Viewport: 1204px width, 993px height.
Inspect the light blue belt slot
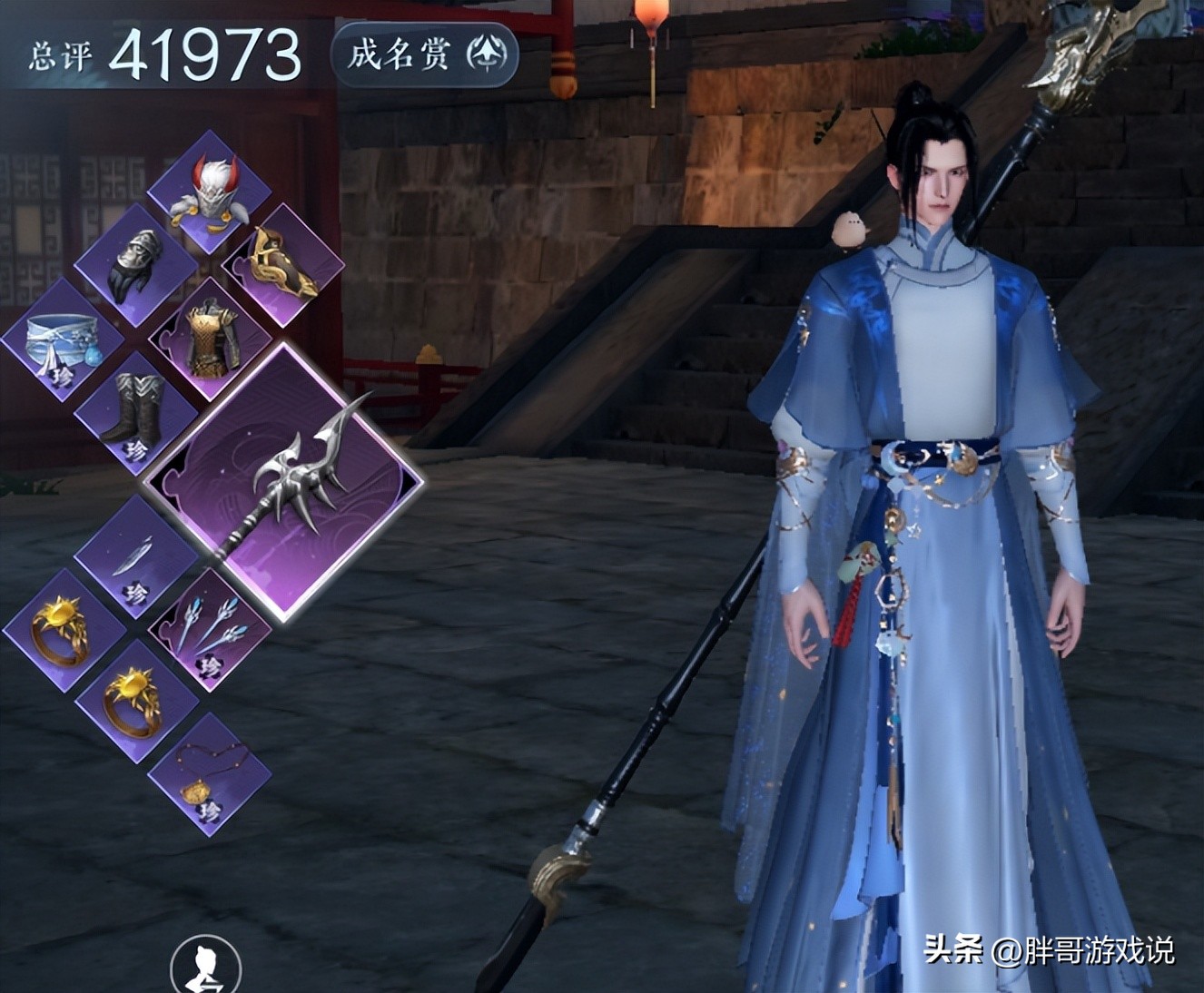point(62,339)
